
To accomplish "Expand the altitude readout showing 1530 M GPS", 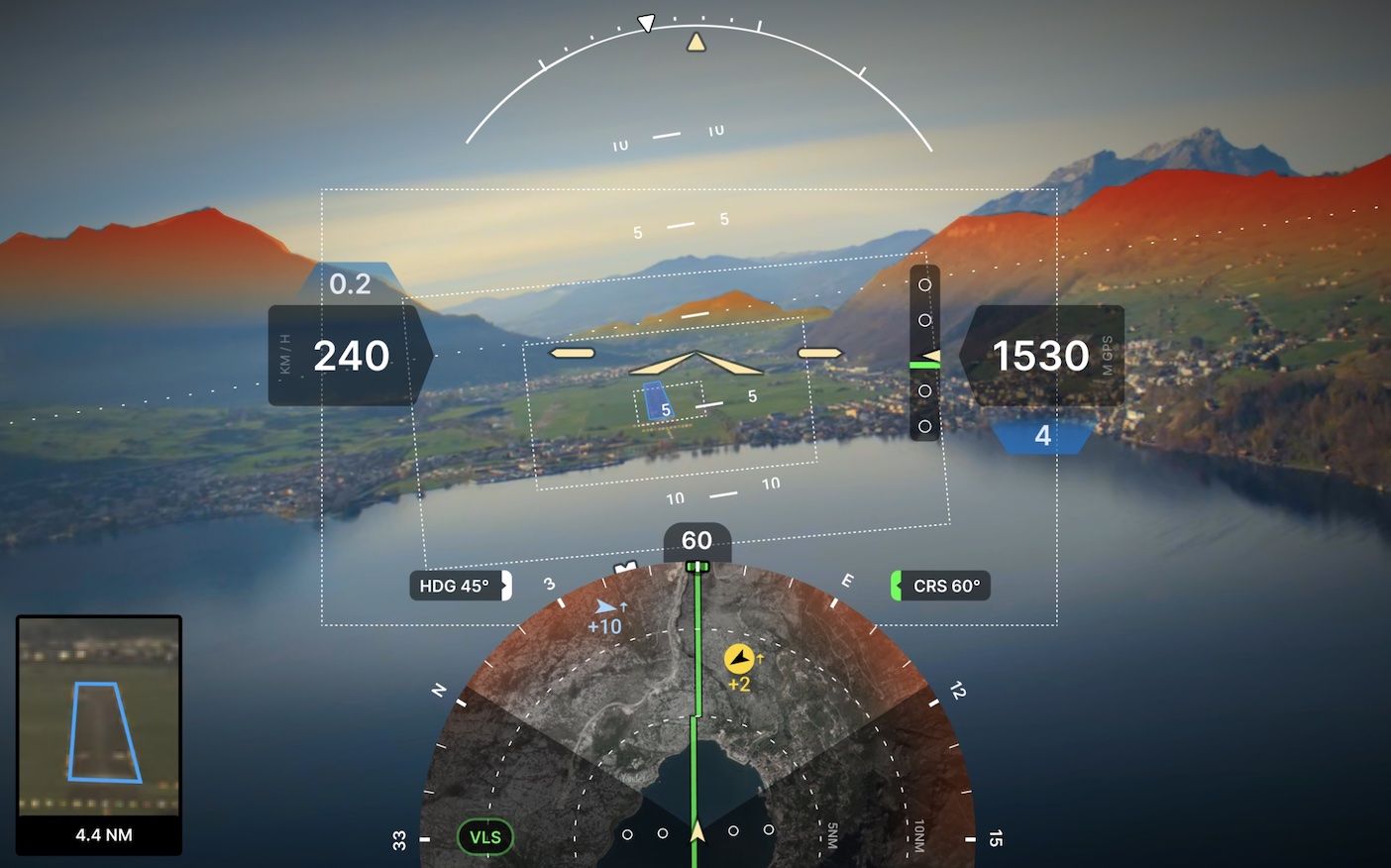I will pyautogui.click(x=1039, y=355).
